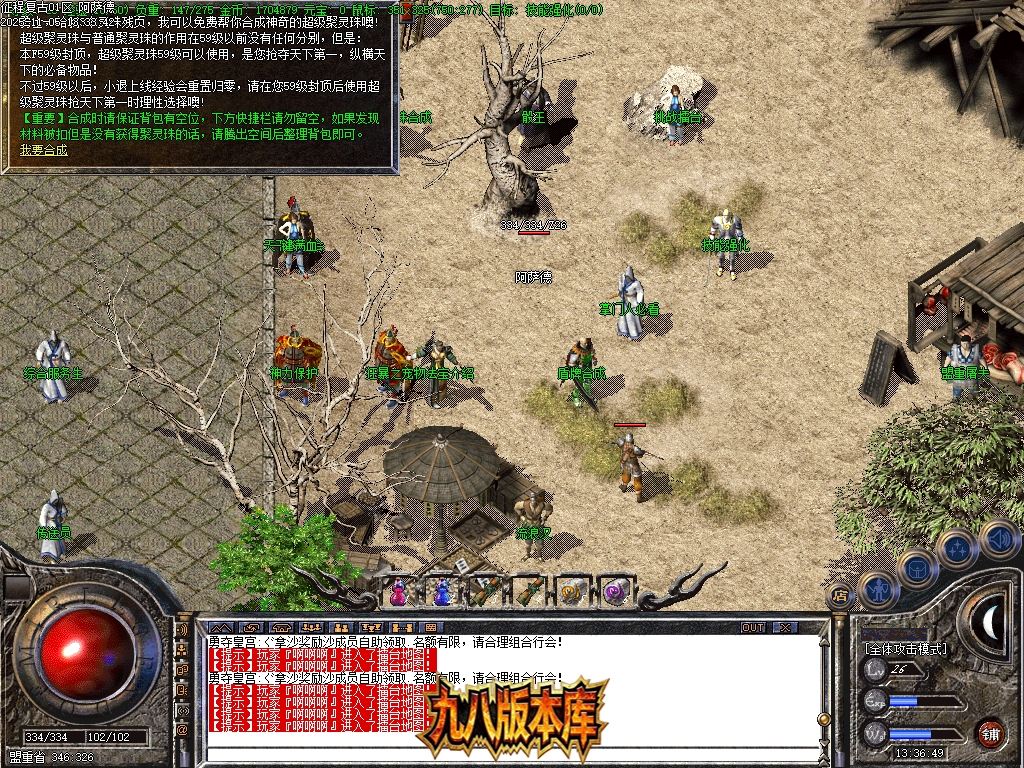Viewport: 1024px width, 768px height.
Task: Close the game with the X button
Action: point(786,627)
